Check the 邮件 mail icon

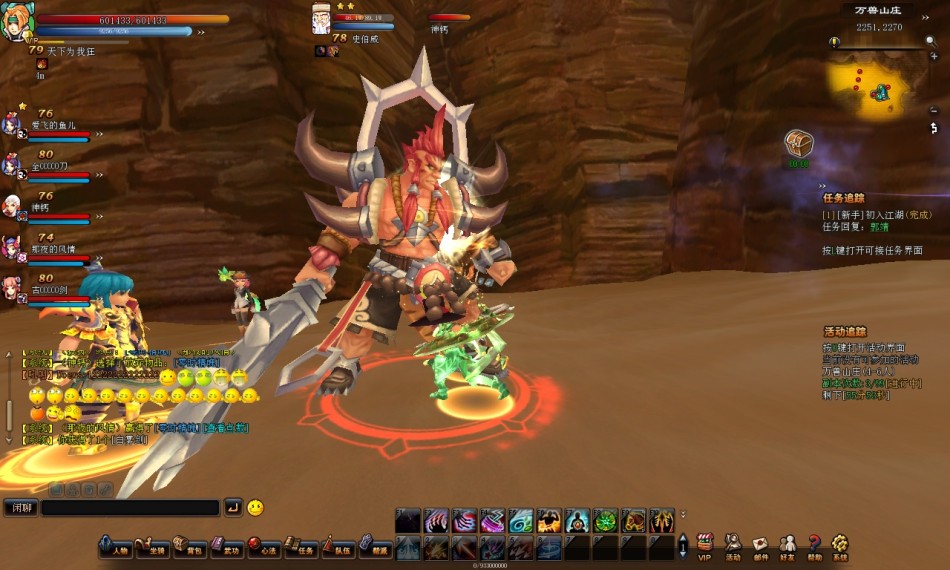coord(760,544)
